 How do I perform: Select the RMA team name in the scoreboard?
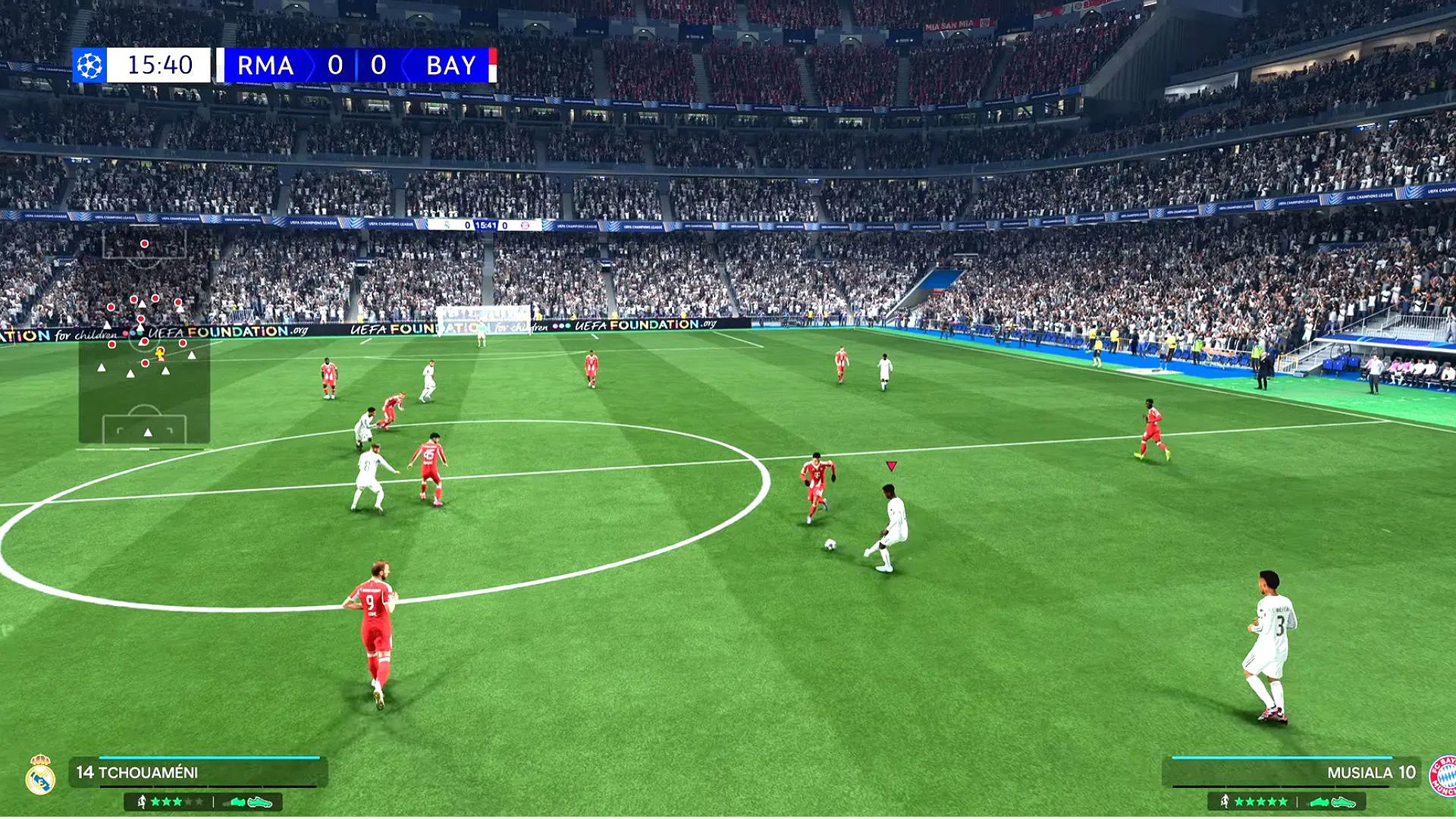(x=263, y=66)
